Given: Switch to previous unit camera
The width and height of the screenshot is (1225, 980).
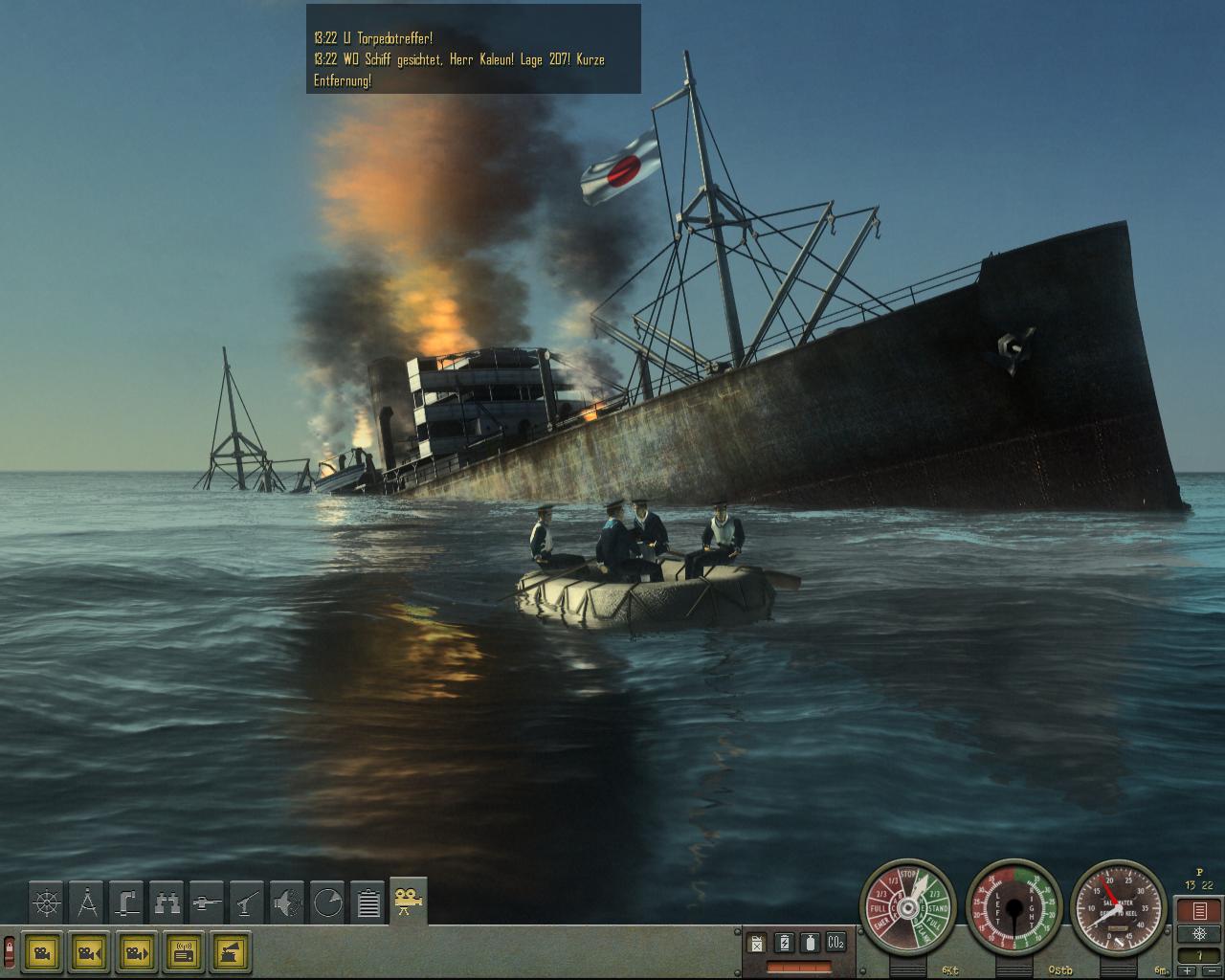Looking at the screenshot, I should pyautogui.click(x=90, y=951).
